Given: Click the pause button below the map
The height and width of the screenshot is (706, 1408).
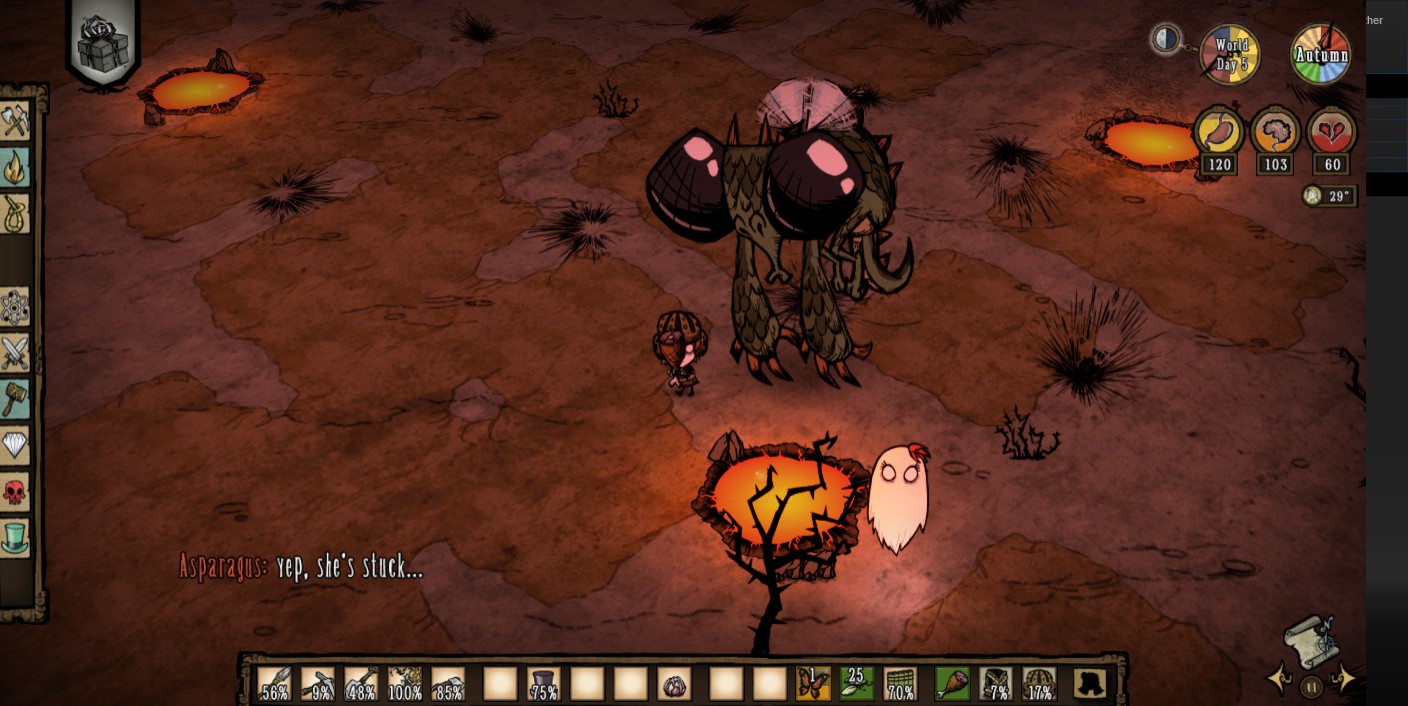Looking at the screenshot, I should (1312, 687).
